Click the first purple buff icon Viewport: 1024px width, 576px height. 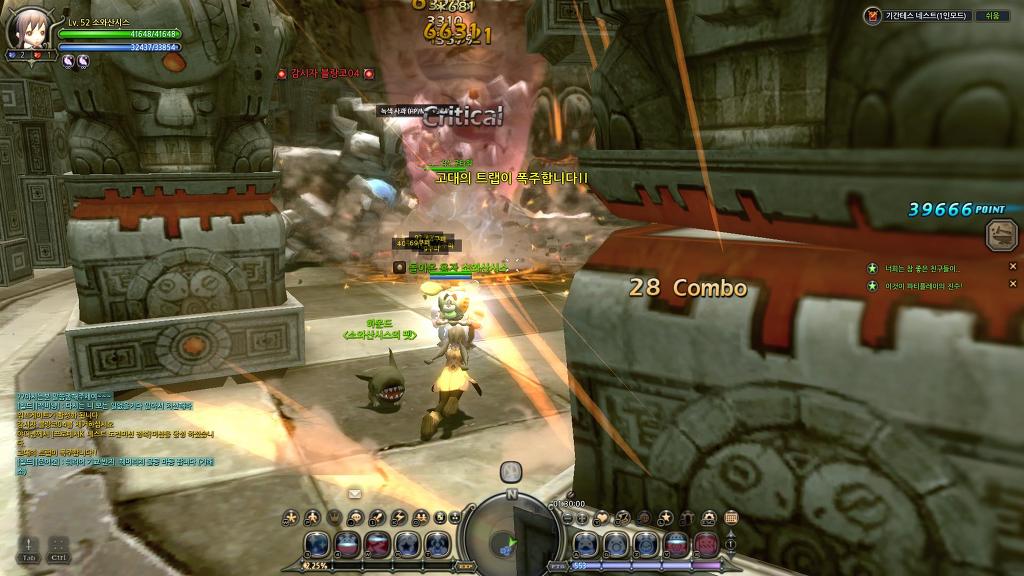[69, 61]
